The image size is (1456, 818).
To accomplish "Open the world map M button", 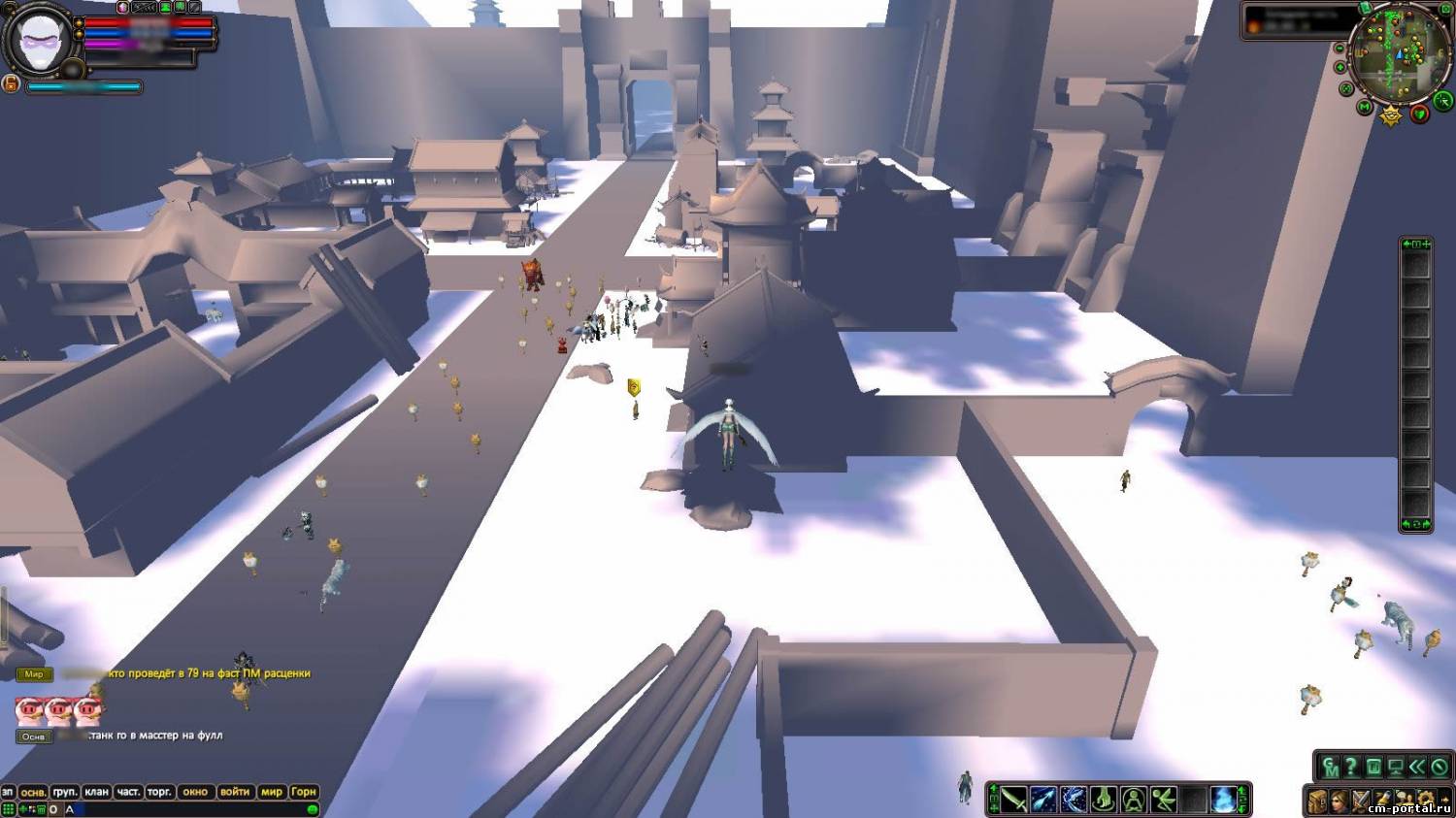I will coord(1365,107).
